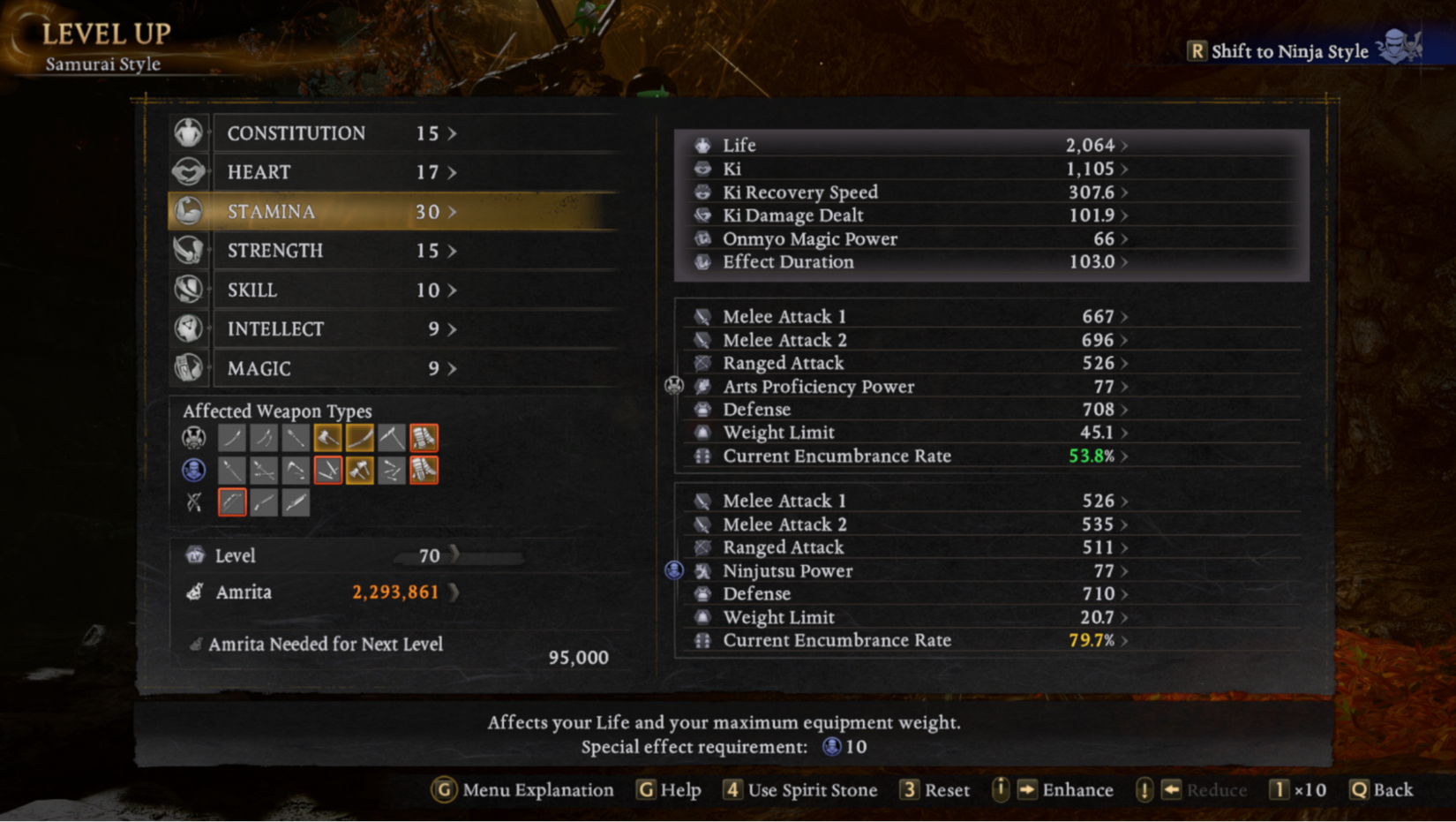Viewport: 1456px width, 822px height.
Task: Click the katana icon at the start of Samurai row
Action: 232,437
